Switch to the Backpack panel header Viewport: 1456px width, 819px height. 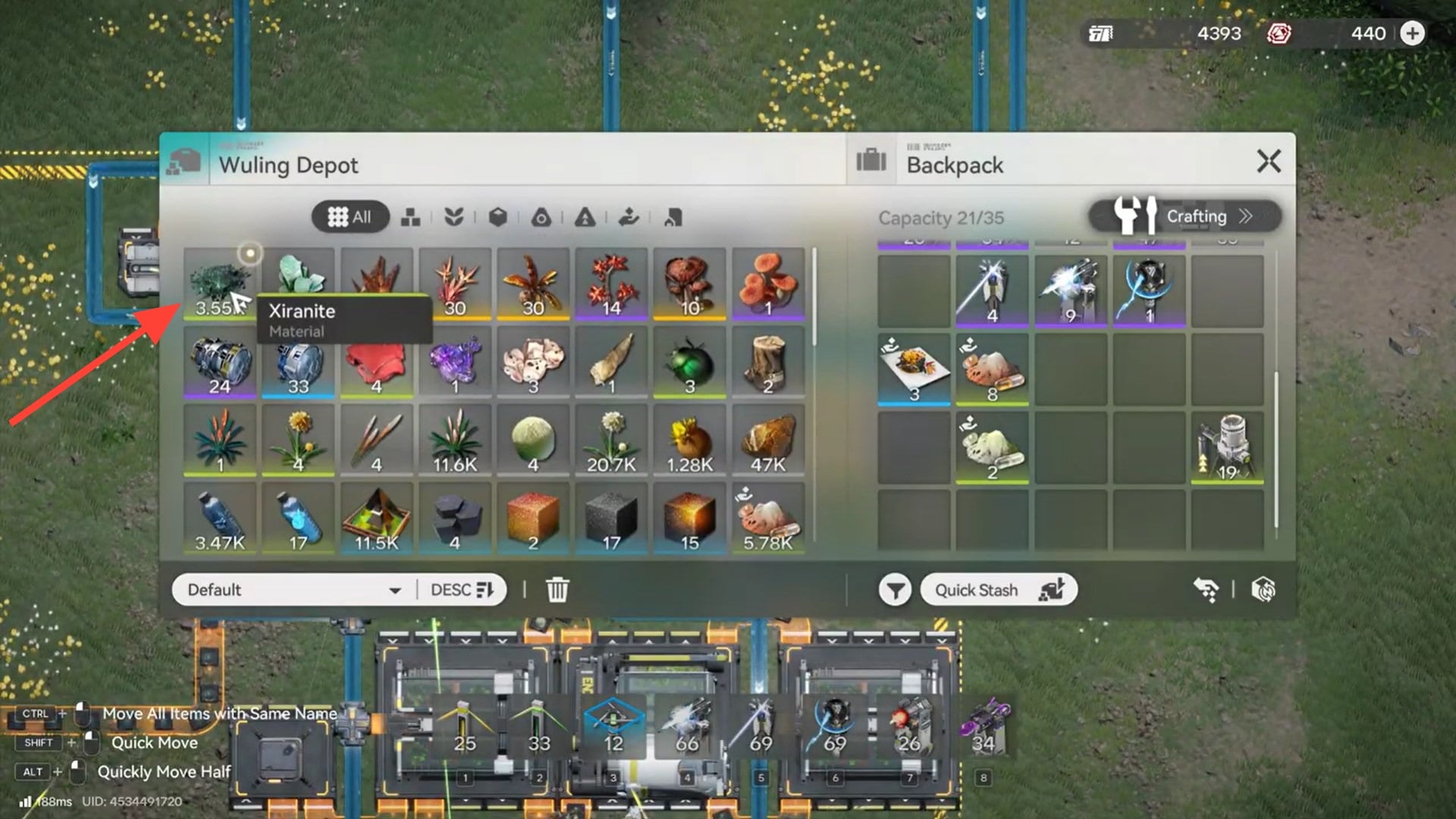[955, 165]
